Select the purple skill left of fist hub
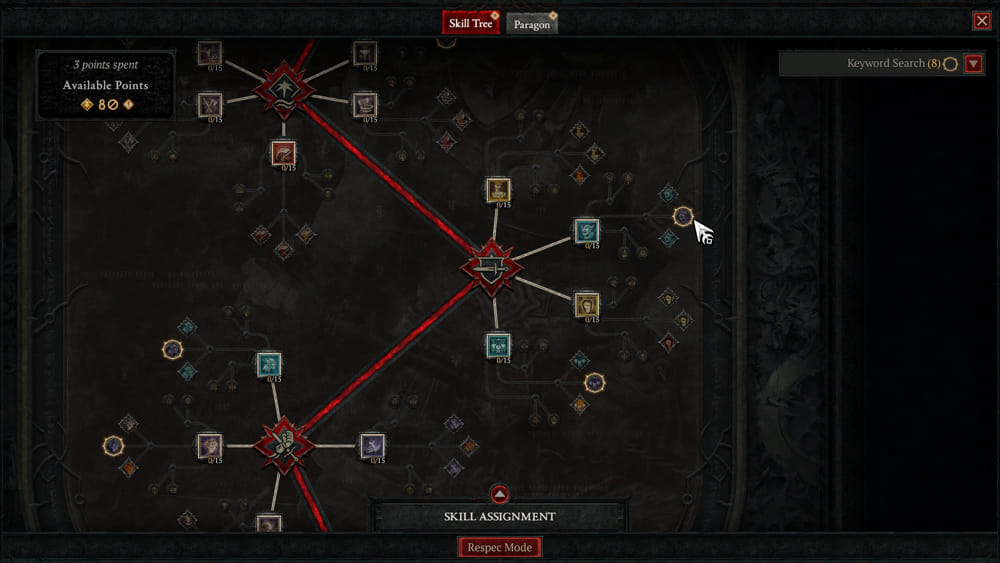 point(209,446)
